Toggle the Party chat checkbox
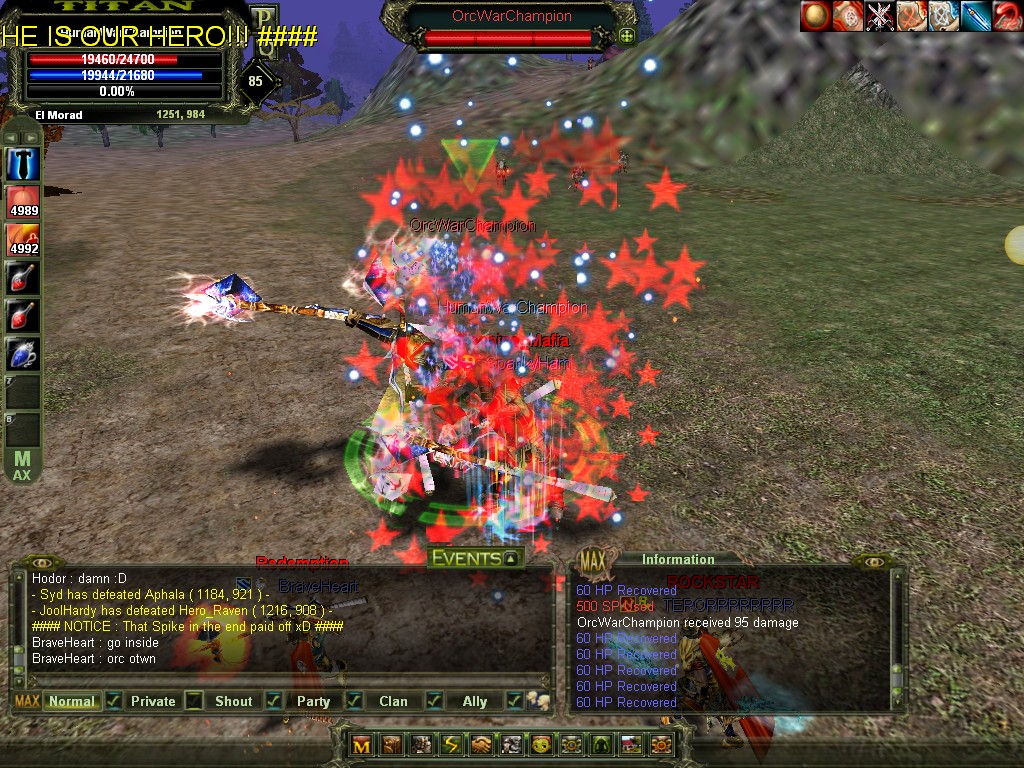Image resolution: width=1024 pixels, height=768 pixels. (x=353, y=701)
